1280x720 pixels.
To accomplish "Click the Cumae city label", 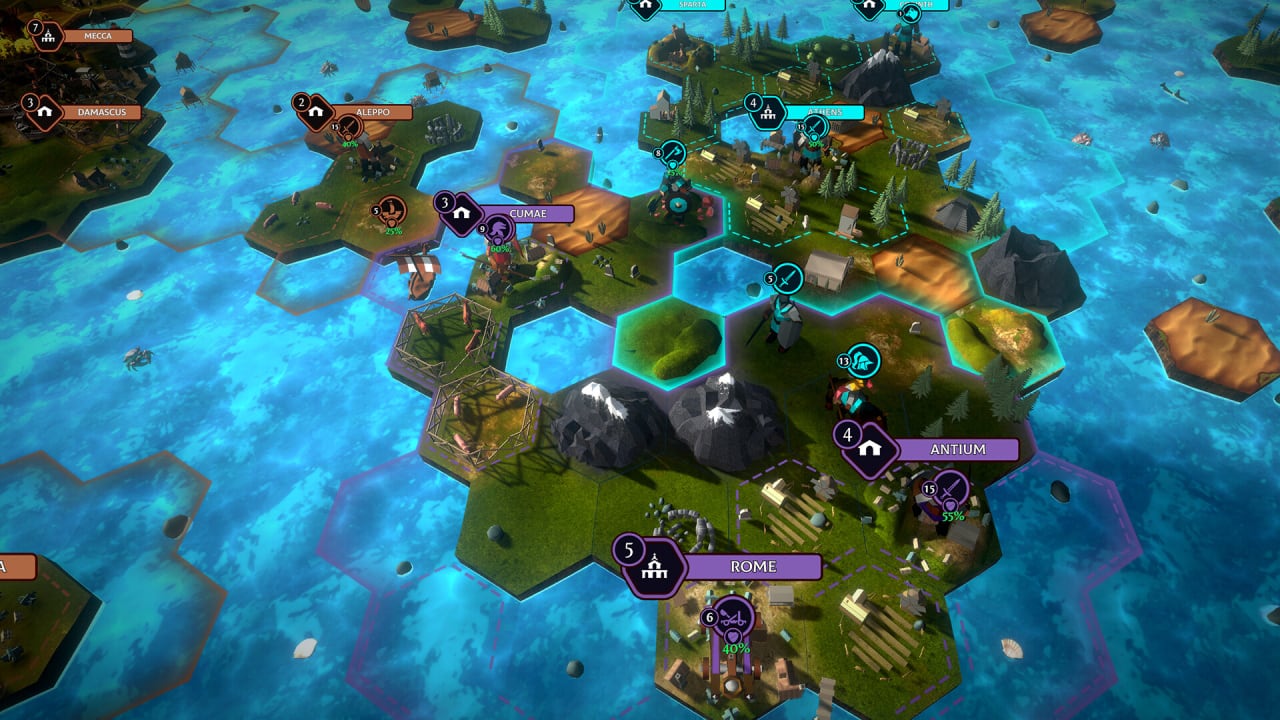I will [x=525, y=214].
